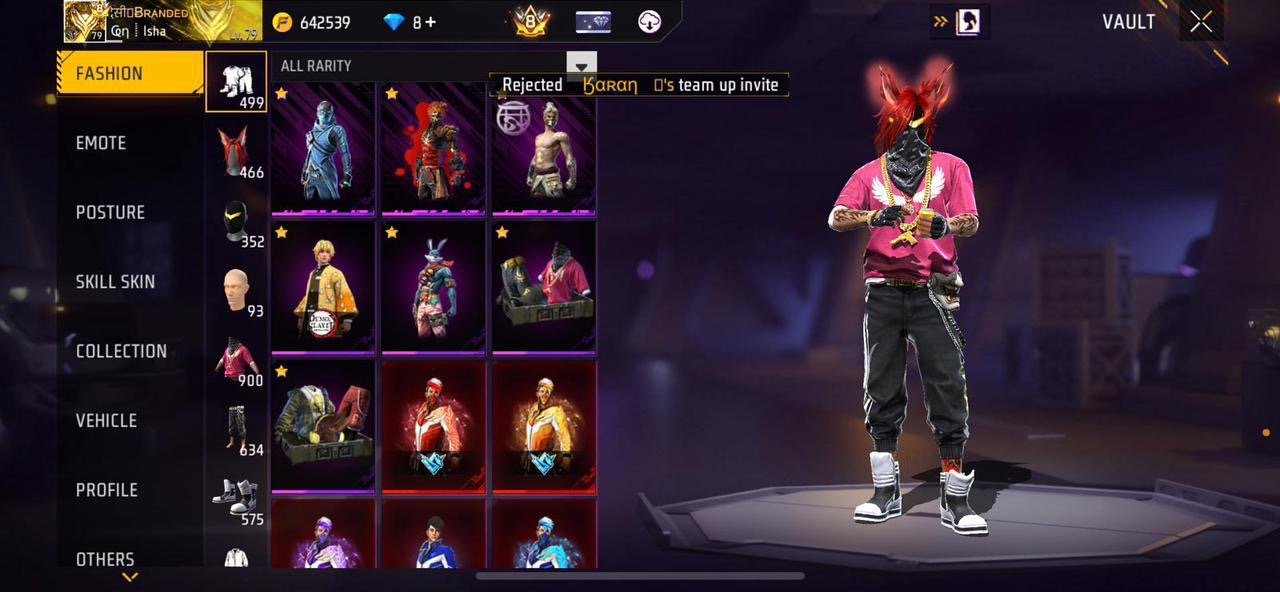The width and height of the screenshot is (1280, 592).
Task: Choose the bunny warrior outfit bundle
Action: (x=434, y=288)
